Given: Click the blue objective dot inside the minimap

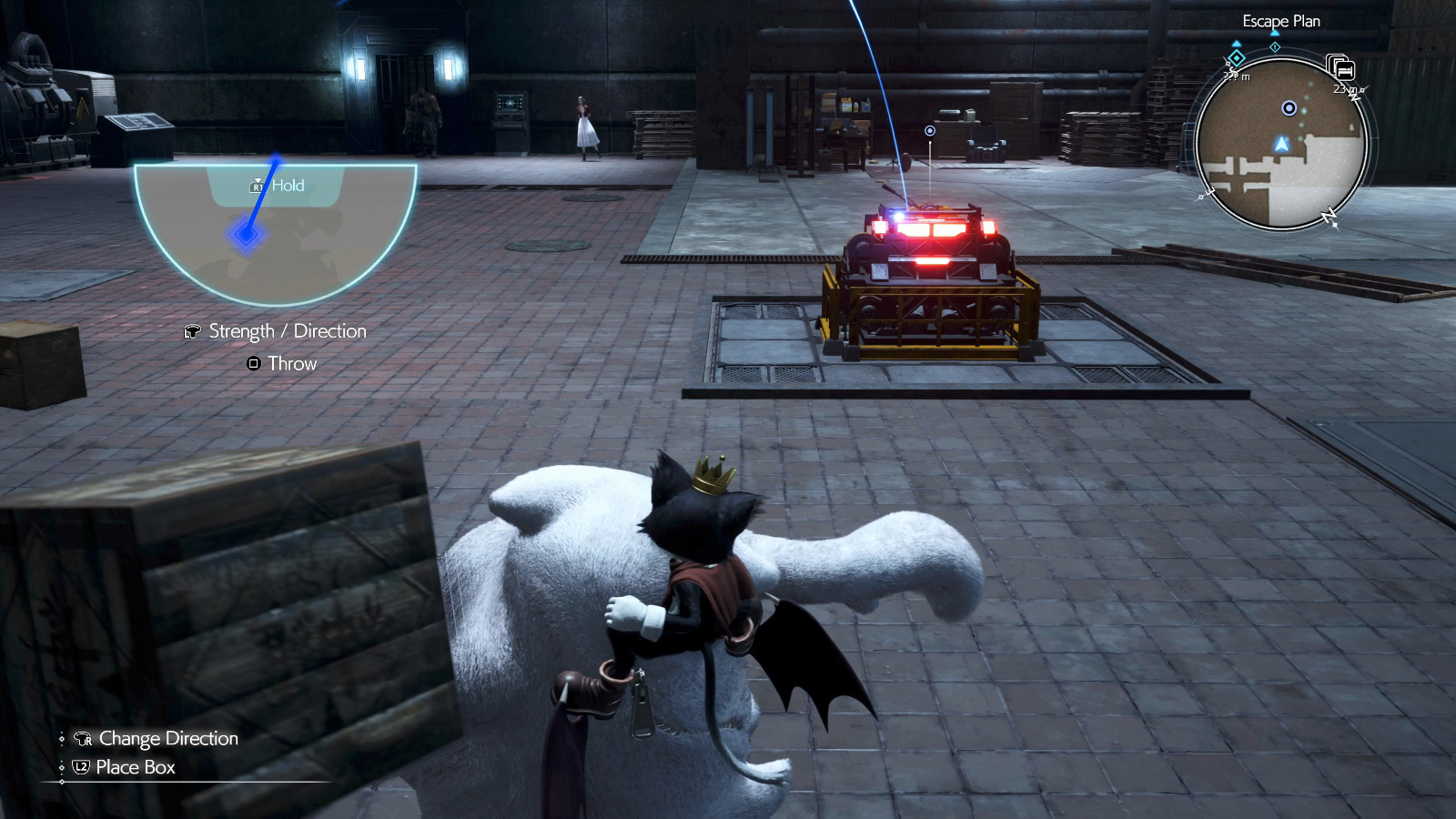Looking at the screenshot, I should (x=1289, y=109).
